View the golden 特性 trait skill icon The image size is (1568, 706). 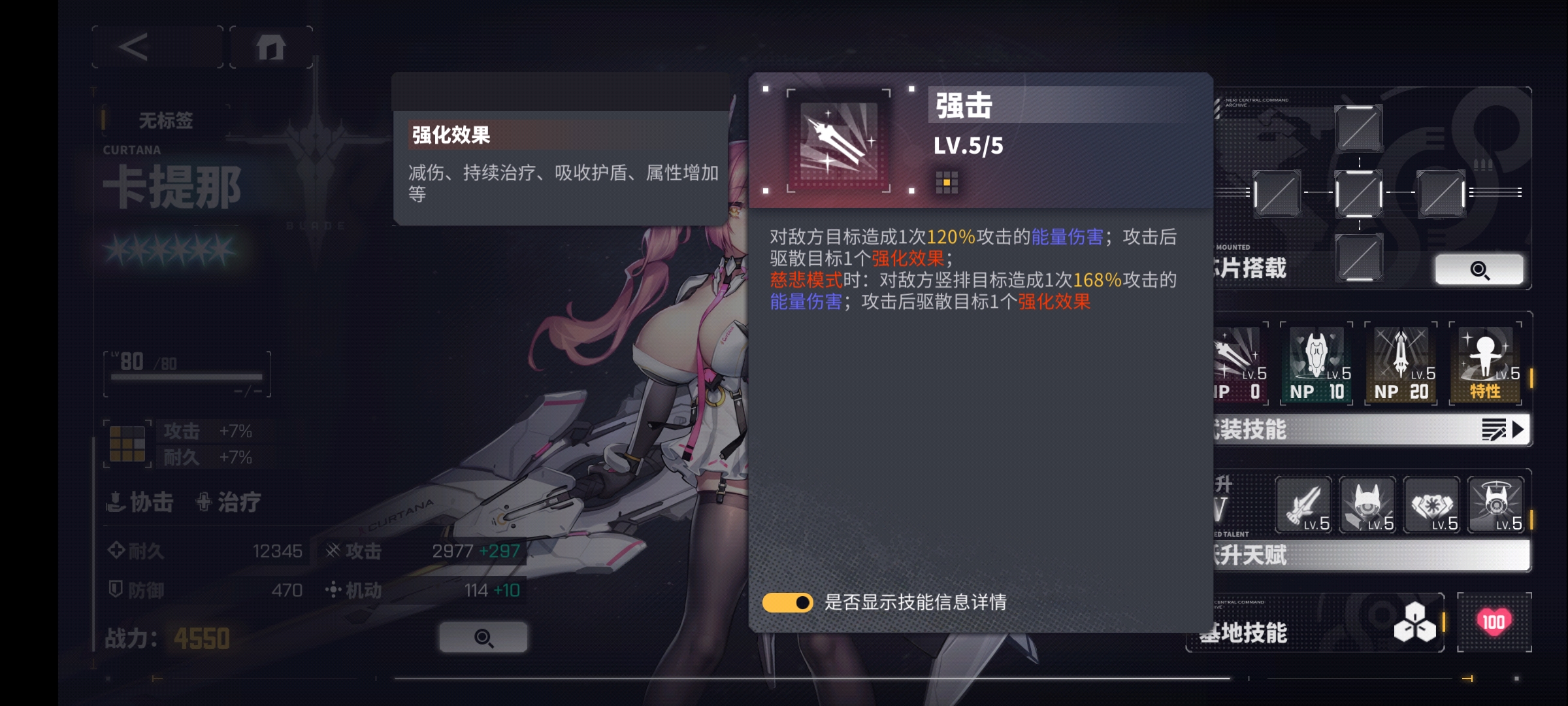click(x=1488, y=363)
